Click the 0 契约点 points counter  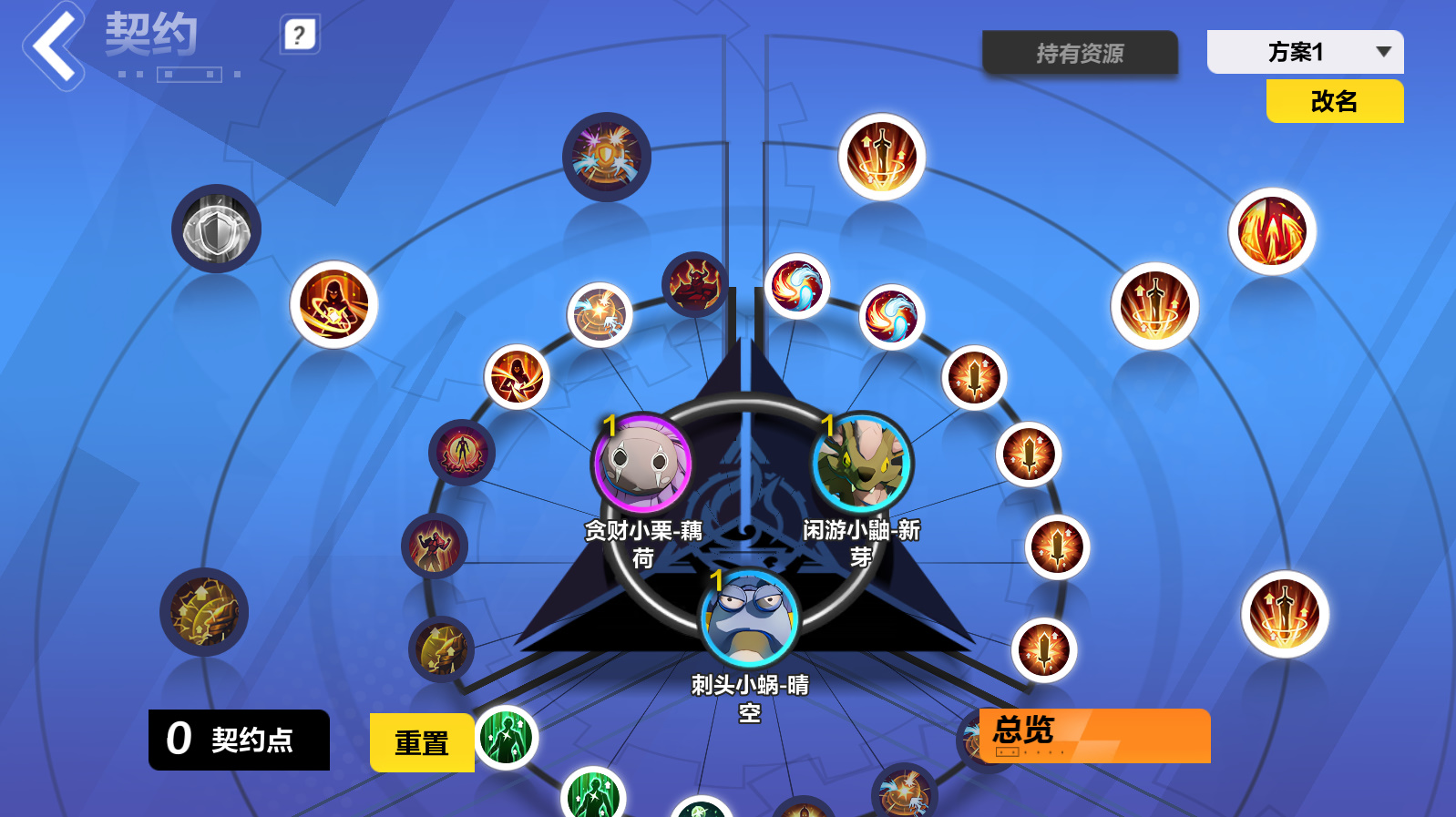[239, 740]
